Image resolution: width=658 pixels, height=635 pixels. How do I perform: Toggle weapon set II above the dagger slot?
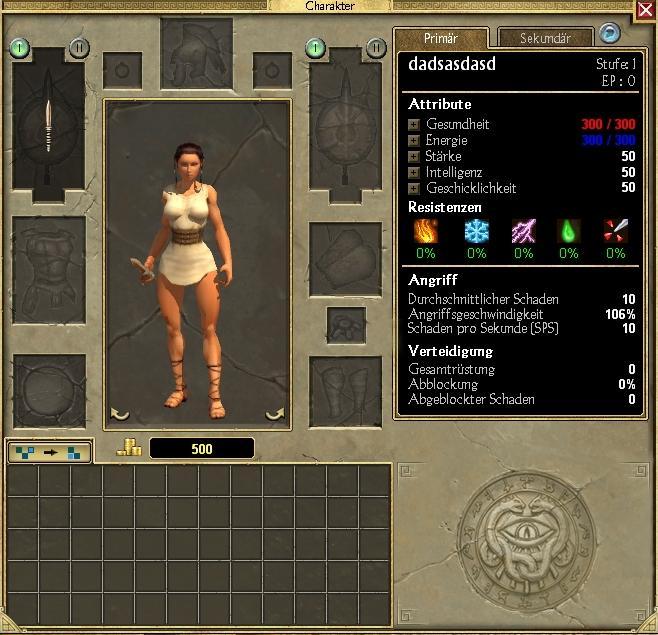(x=78, y=47)
